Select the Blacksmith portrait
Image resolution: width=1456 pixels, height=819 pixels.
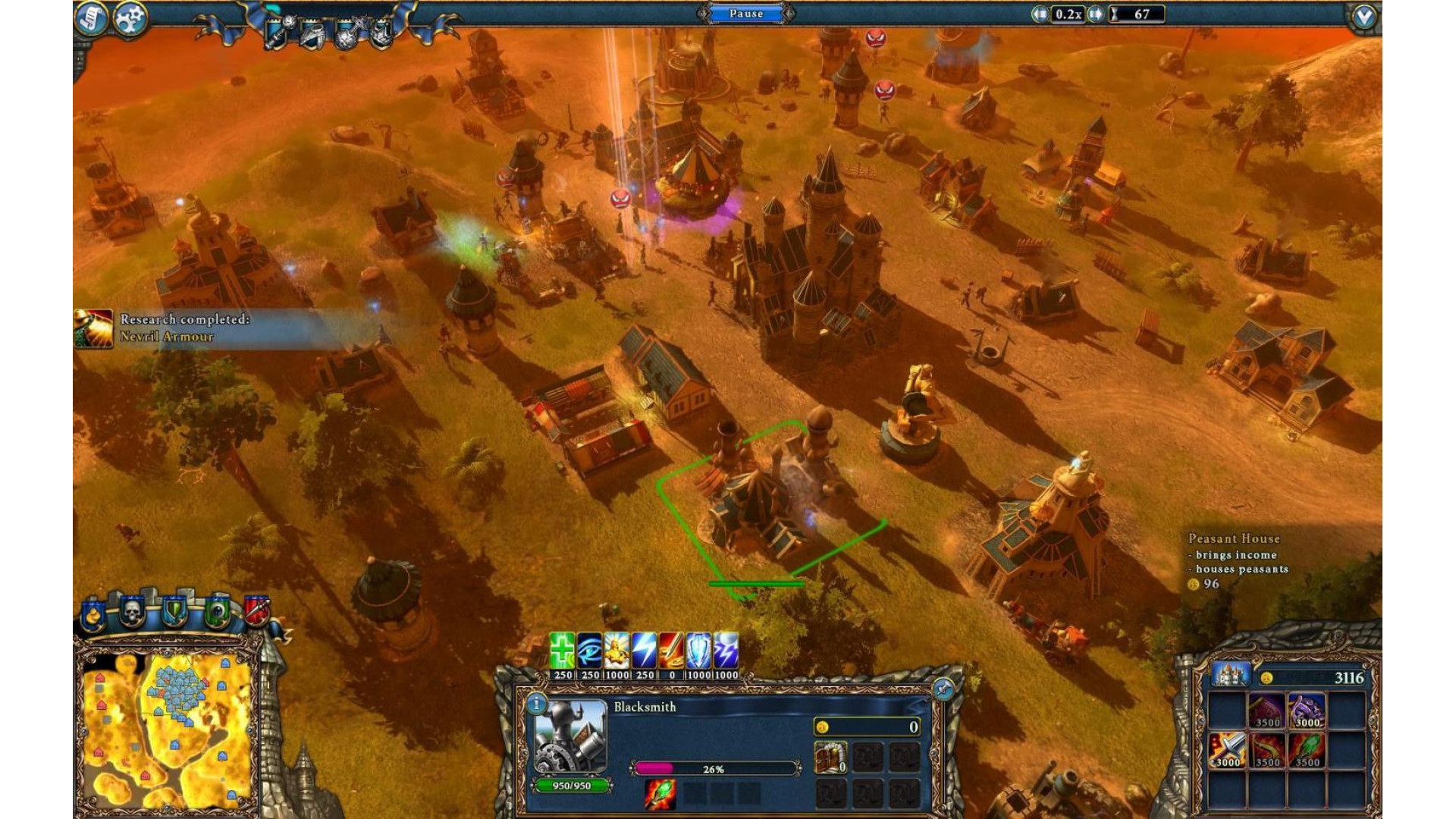(570, 736)
